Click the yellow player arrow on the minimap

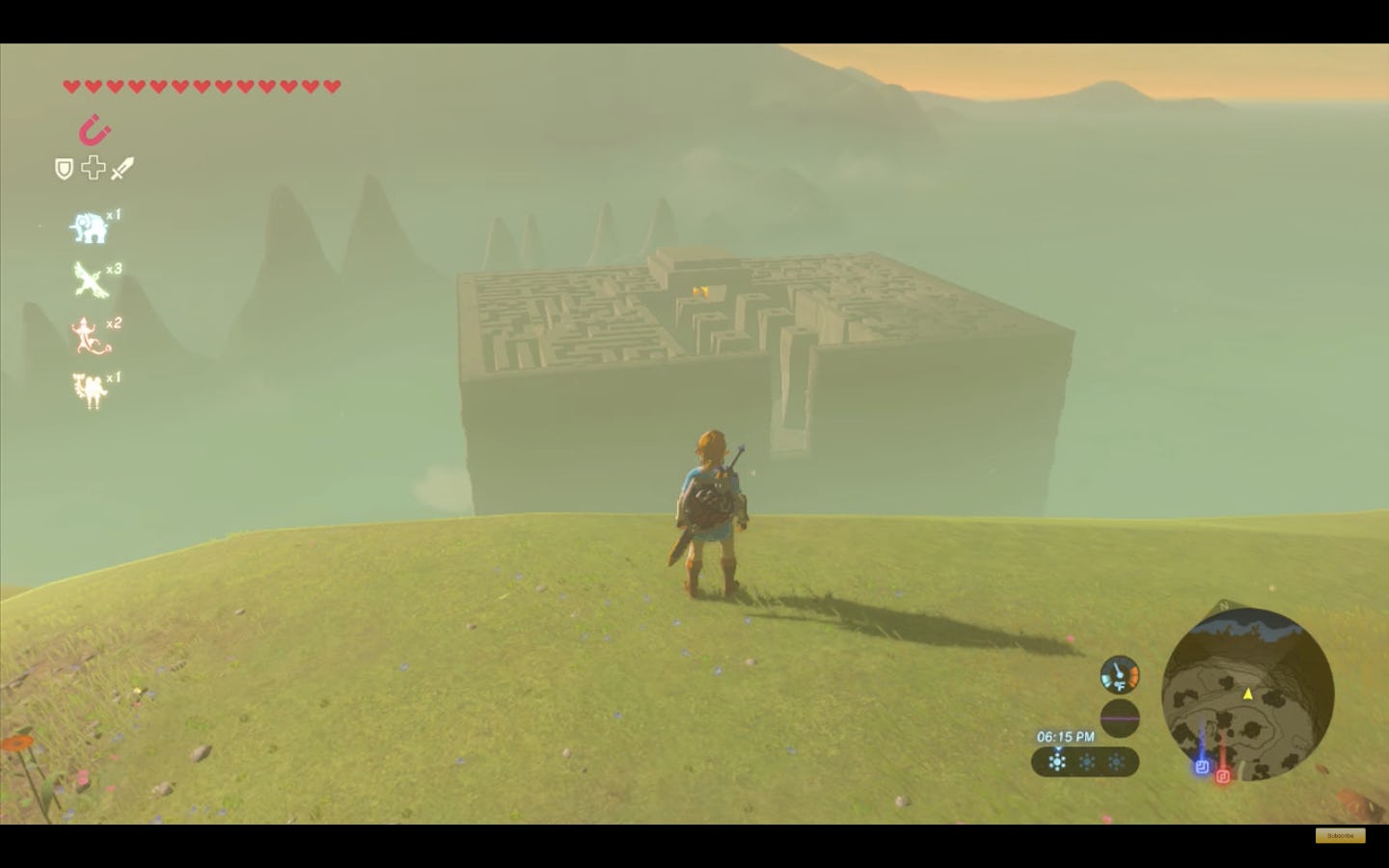click(1247, 695)
